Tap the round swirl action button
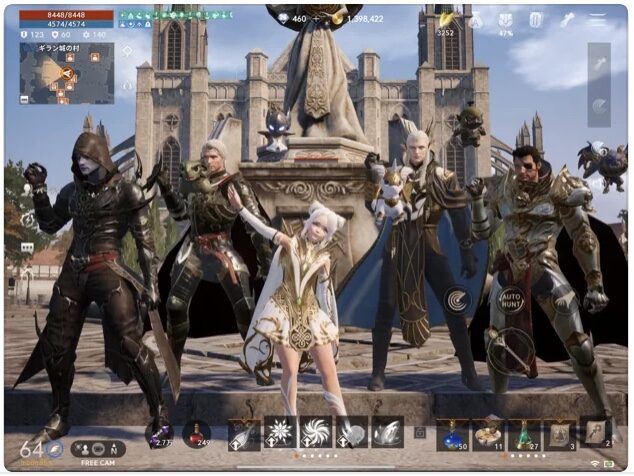The height and width of the screenshot is (476, 634). [458, 299]
